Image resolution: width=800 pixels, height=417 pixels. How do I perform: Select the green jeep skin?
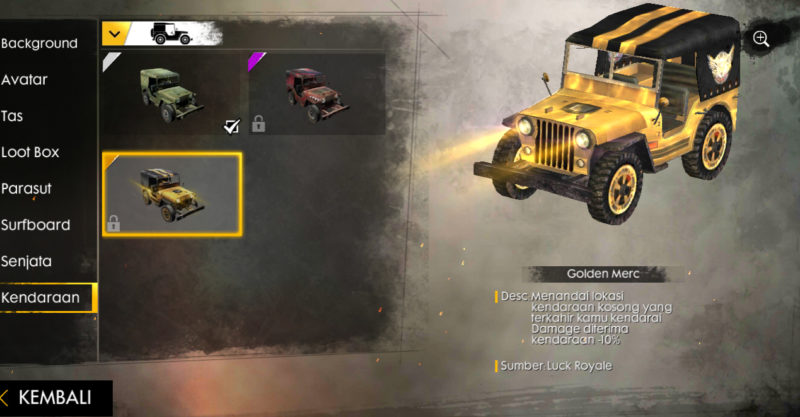tap(171, 93)
